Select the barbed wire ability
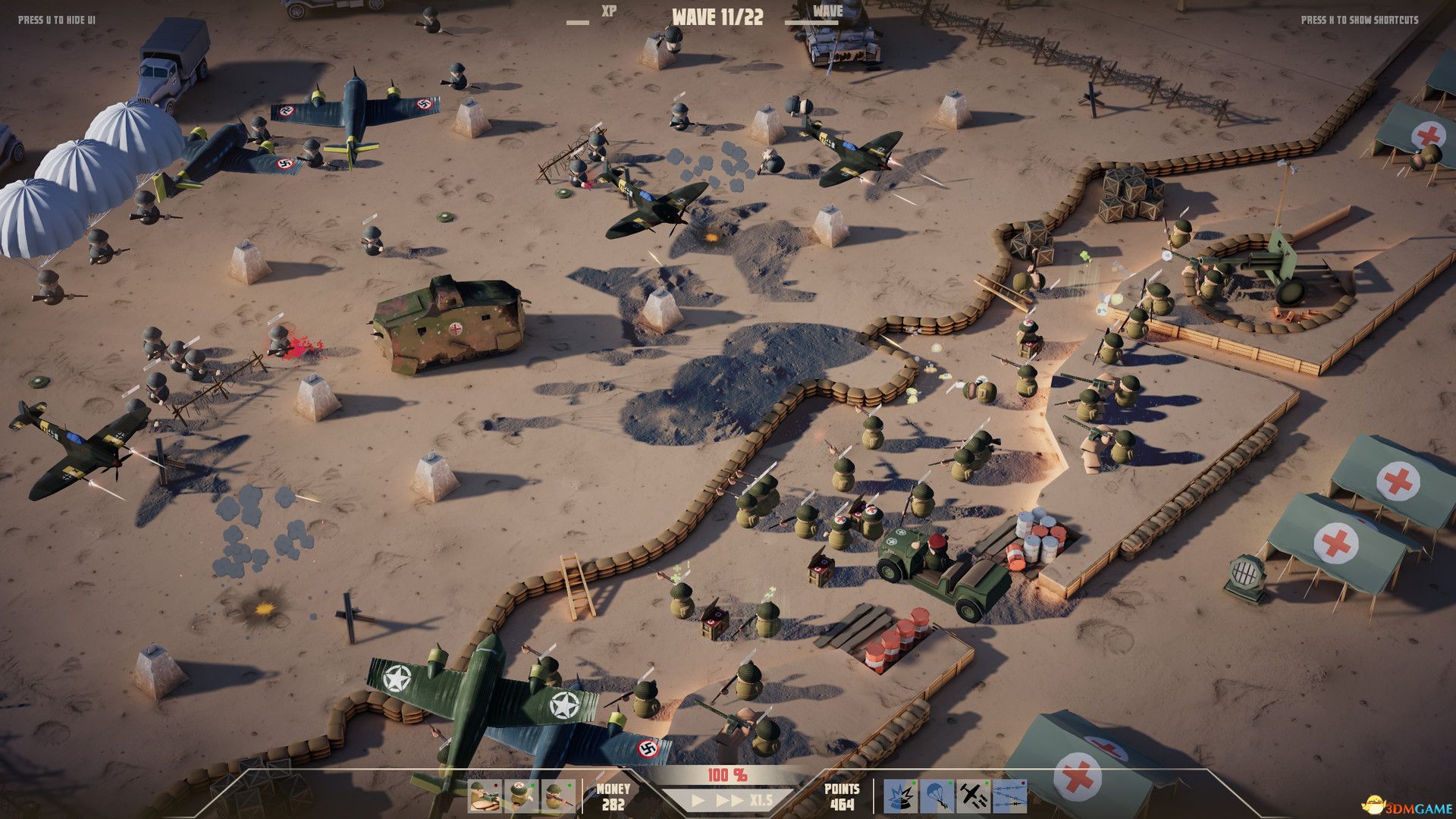 (1008, 796)
